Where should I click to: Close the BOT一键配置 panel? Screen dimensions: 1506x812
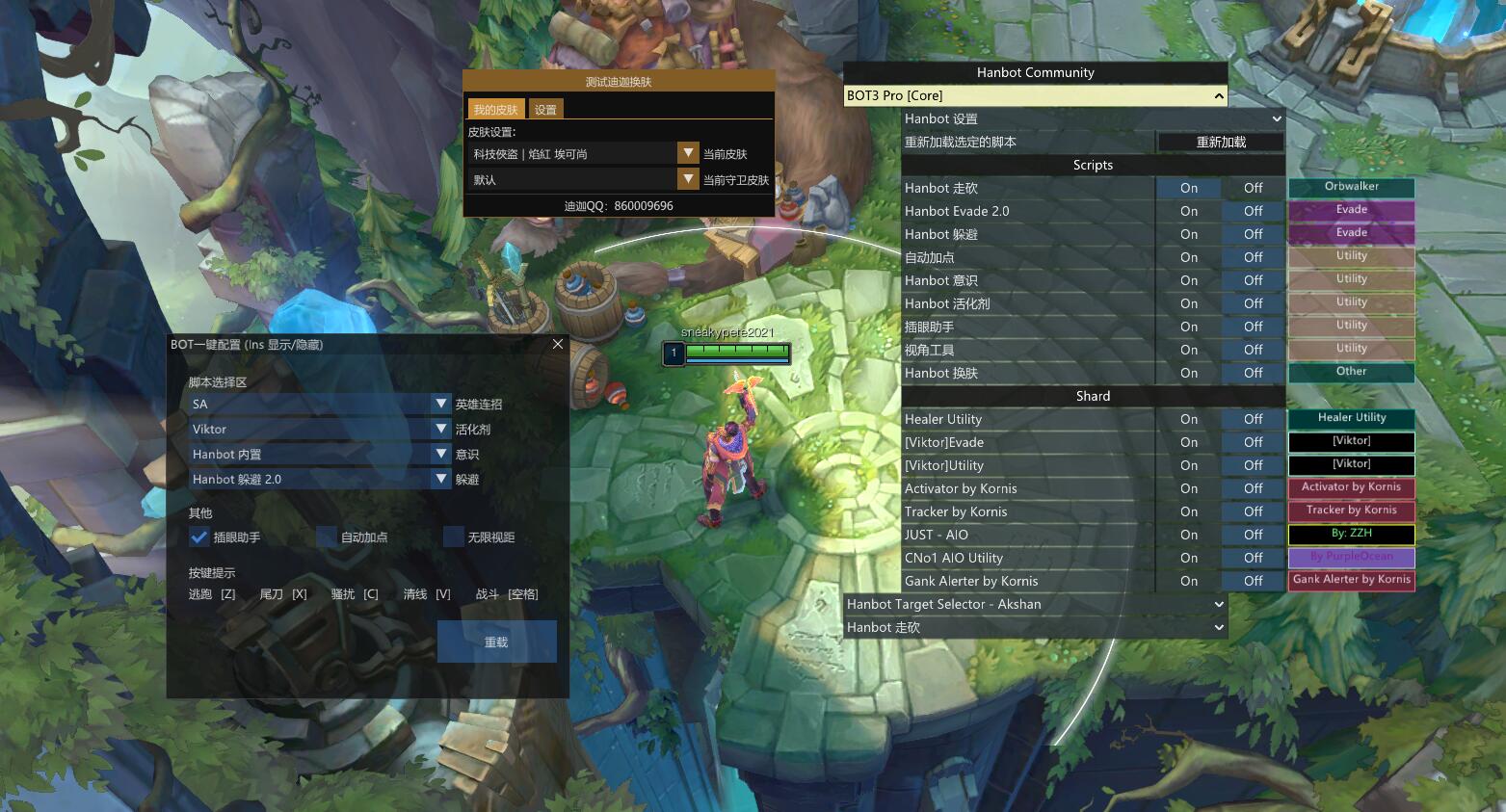point(558,344)
